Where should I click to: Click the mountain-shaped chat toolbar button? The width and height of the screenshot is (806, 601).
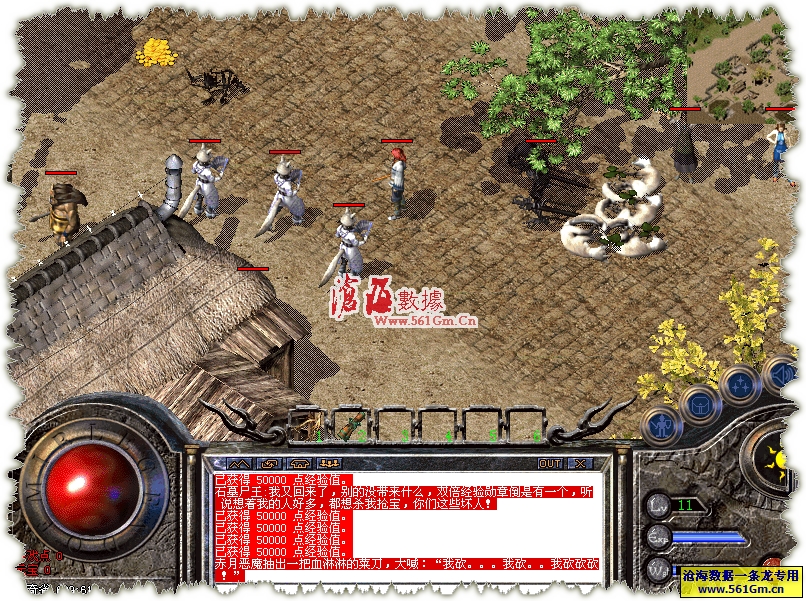click(x=239, y=464)
